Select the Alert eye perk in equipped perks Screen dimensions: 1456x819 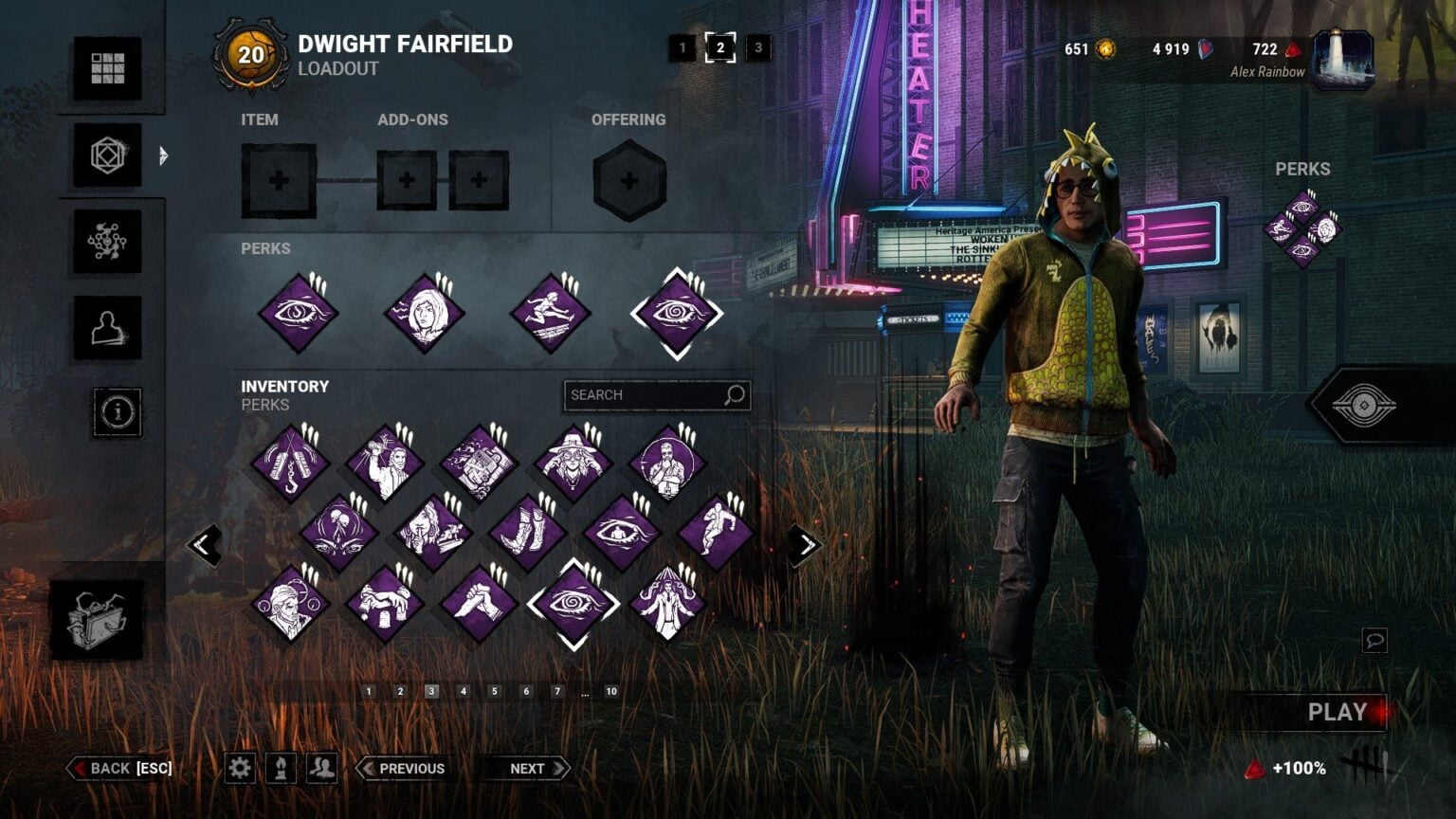[x=297, y=313]
